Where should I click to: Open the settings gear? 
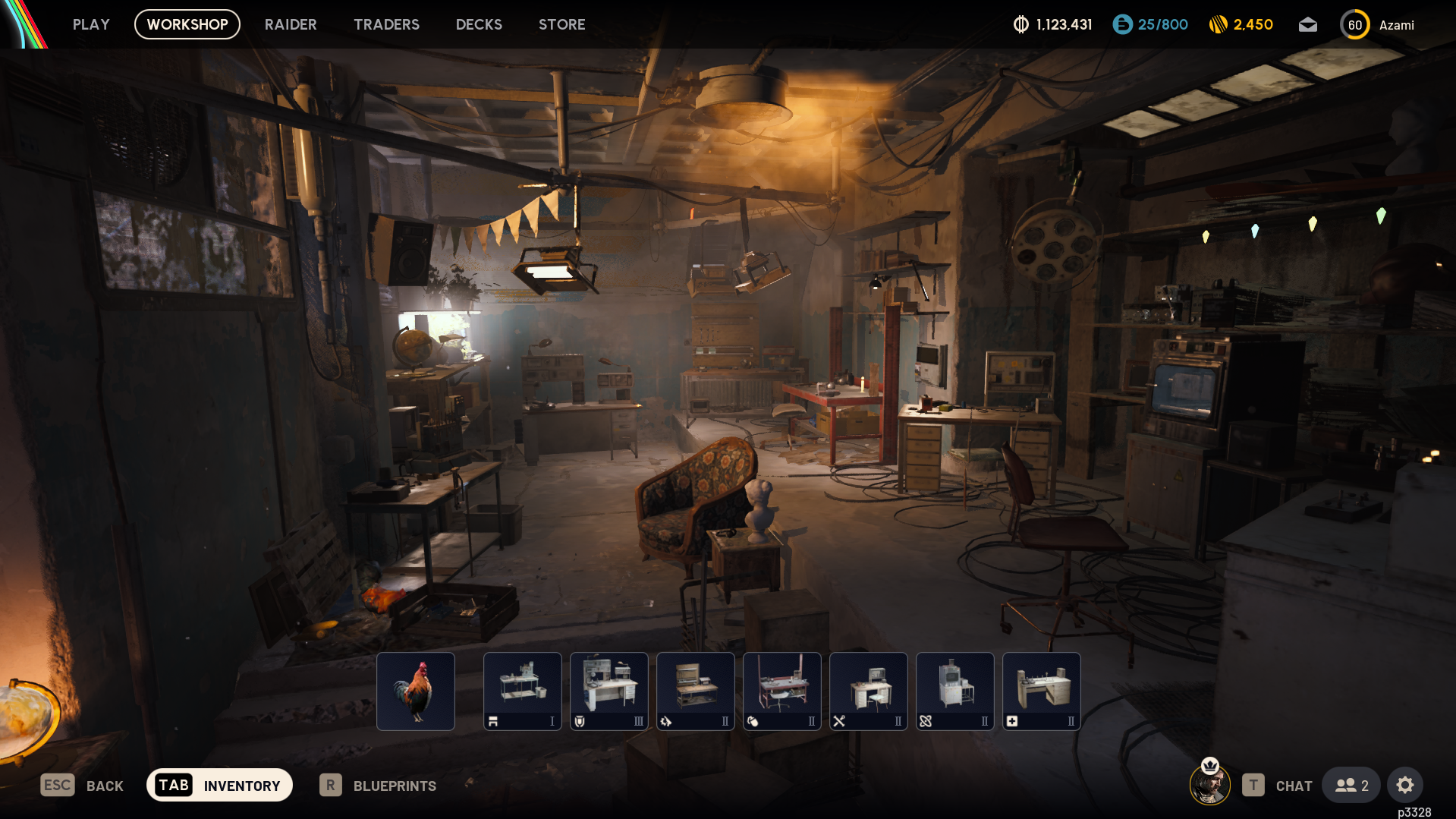click(1404, 785)
